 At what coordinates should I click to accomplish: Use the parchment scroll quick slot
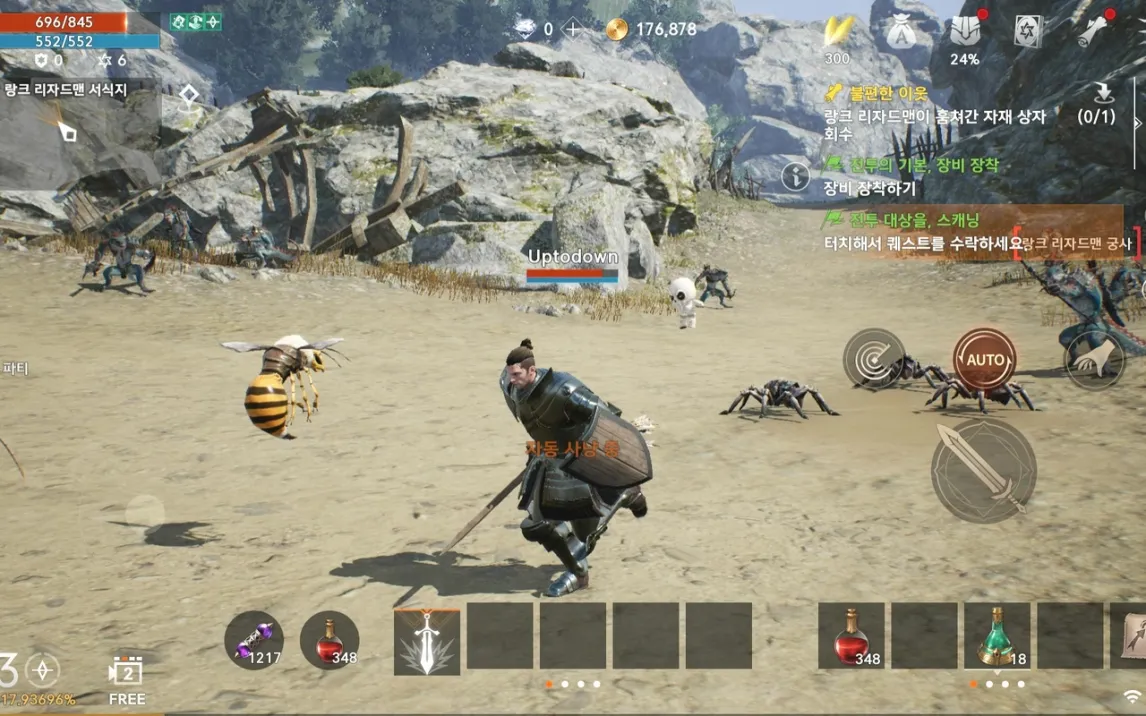1130,635
